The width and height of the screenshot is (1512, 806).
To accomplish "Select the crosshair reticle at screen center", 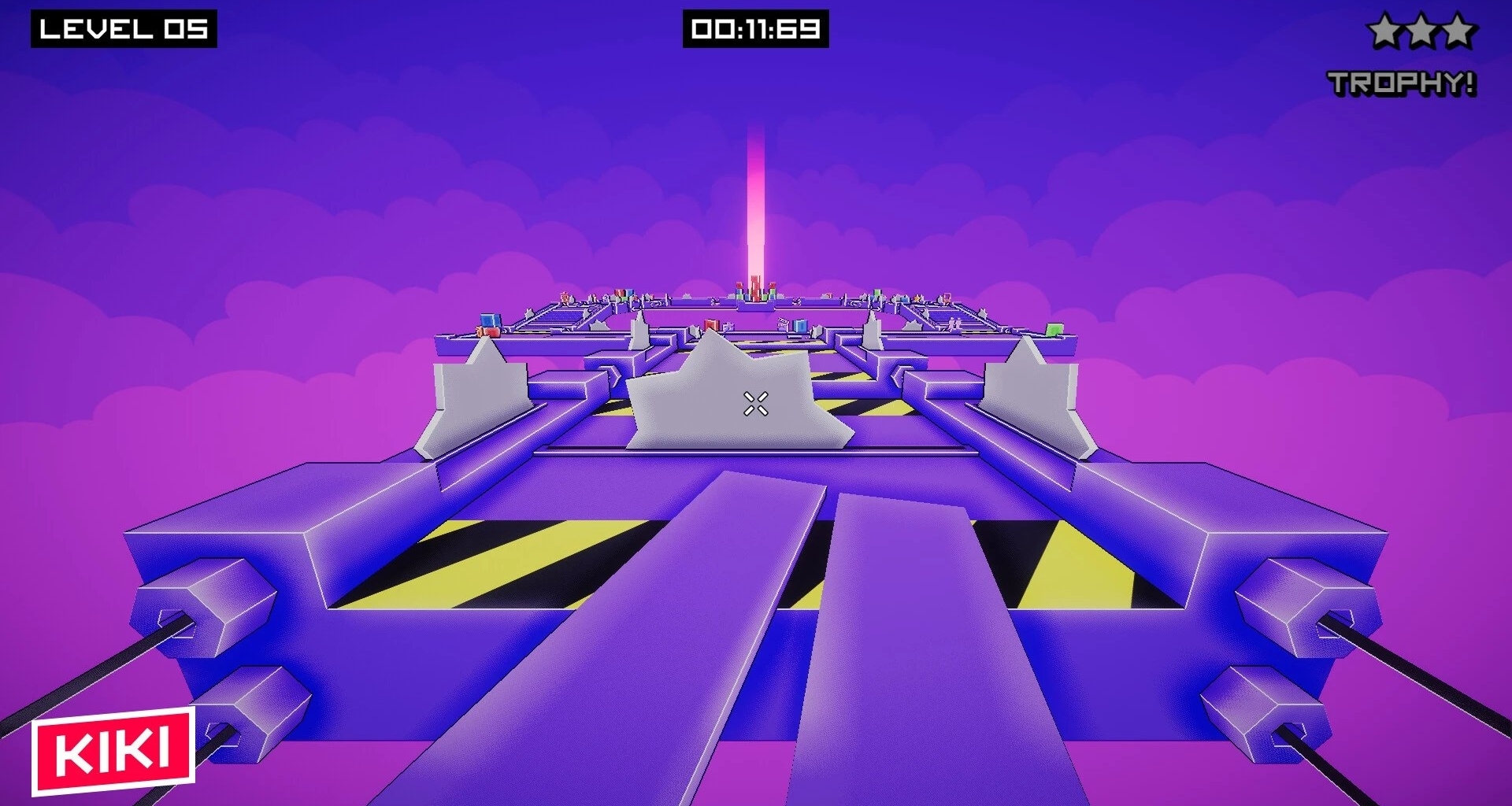I will 754,405.
